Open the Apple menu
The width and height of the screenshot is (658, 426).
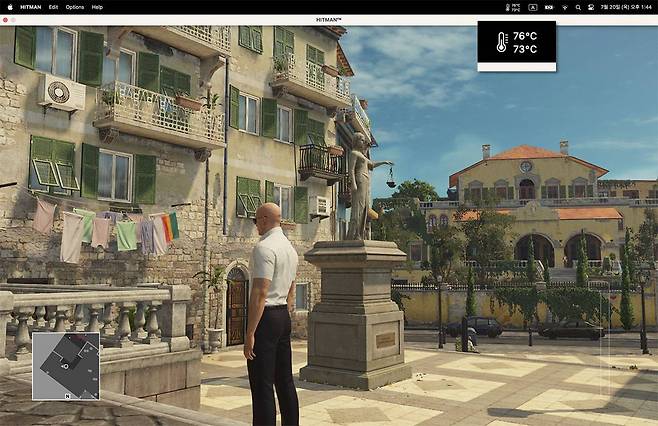[9, 7]
